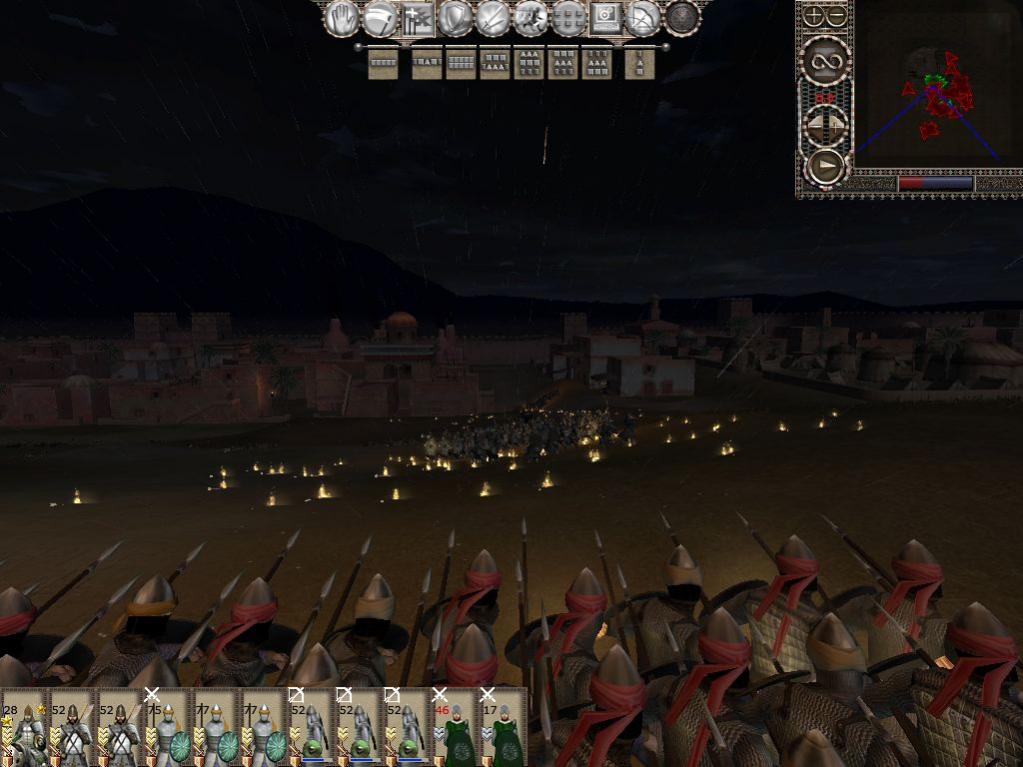
Task: Activate the crossed swords melee button
Action: pos(493,18)
